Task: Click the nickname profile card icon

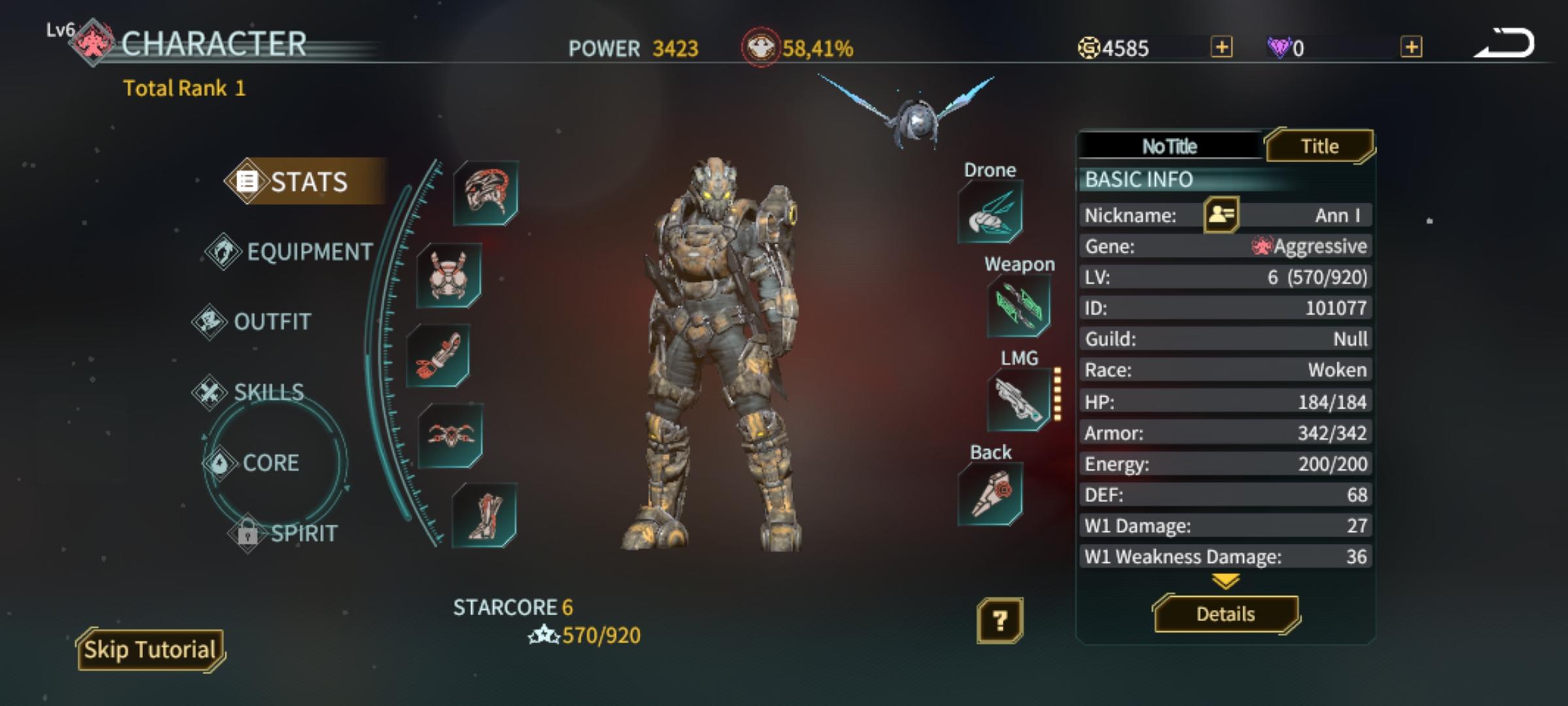Action: [1220, 215]
